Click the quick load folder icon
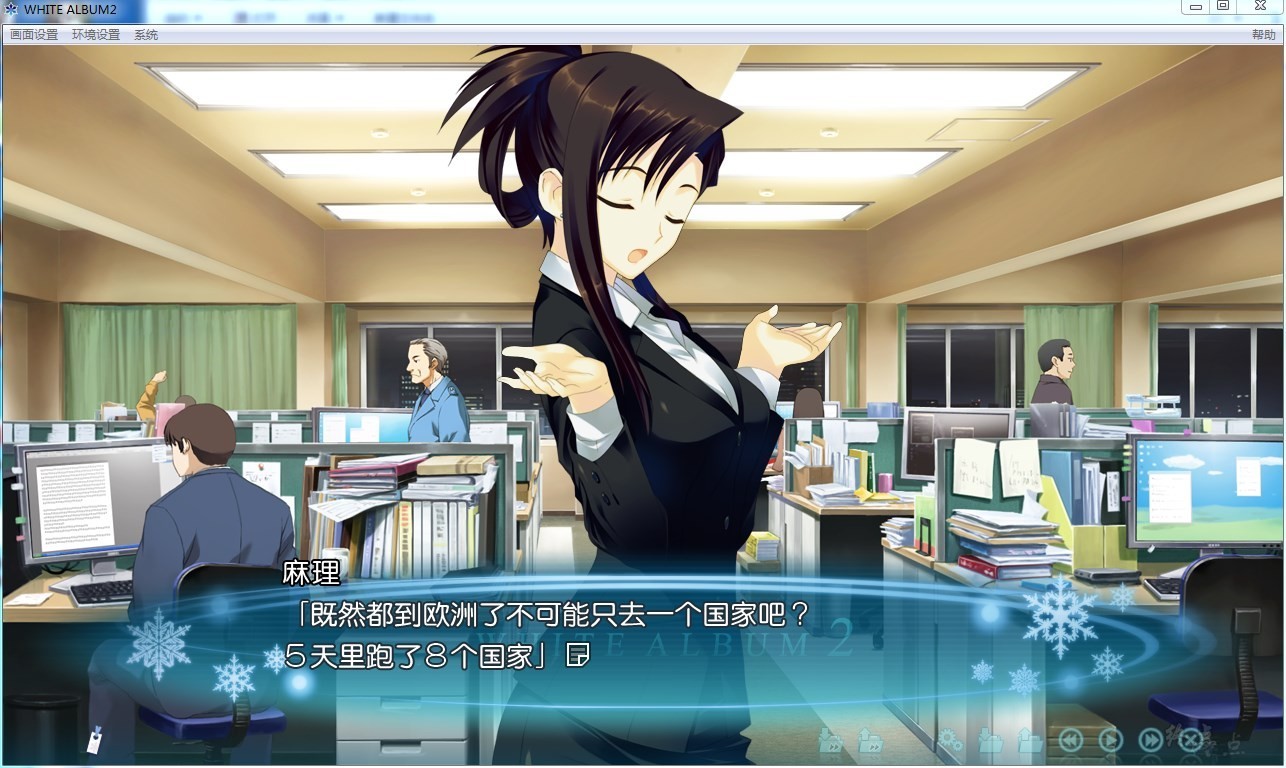 tap(870, 741)
